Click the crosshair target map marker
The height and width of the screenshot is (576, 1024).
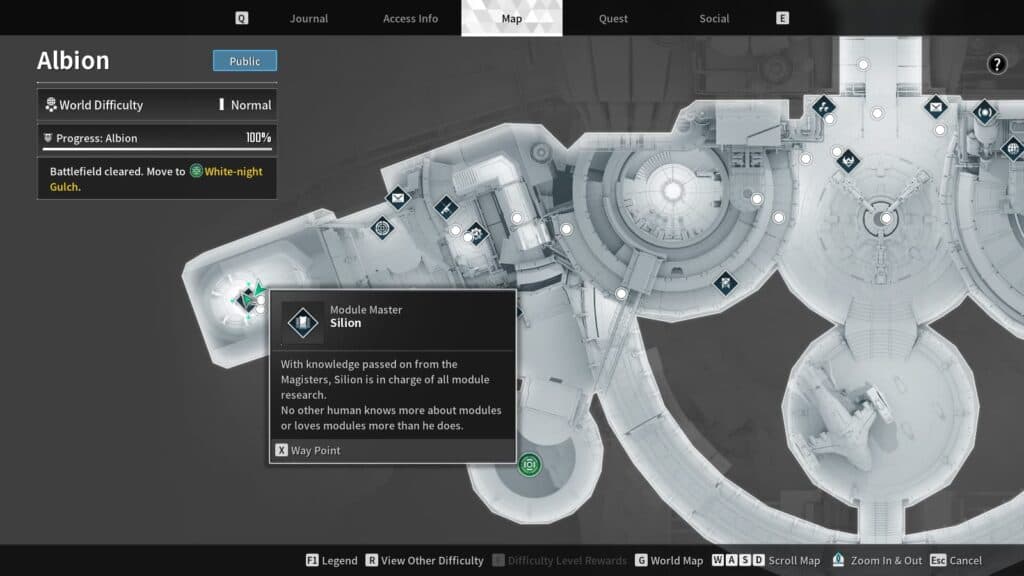click(382, 228)
